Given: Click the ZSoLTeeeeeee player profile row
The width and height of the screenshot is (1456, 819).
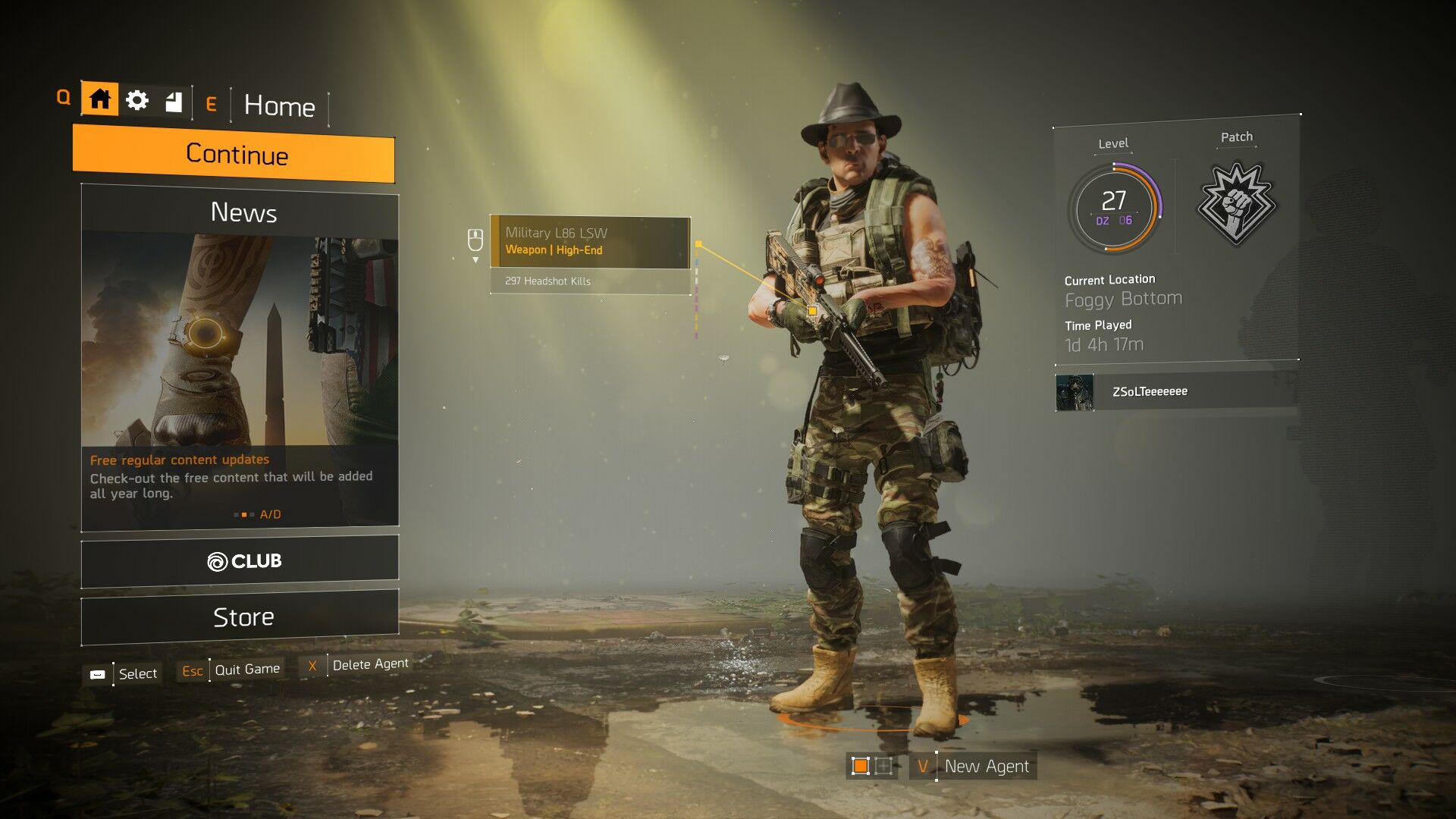Looking at the screenshot, I should point(1175,392).
